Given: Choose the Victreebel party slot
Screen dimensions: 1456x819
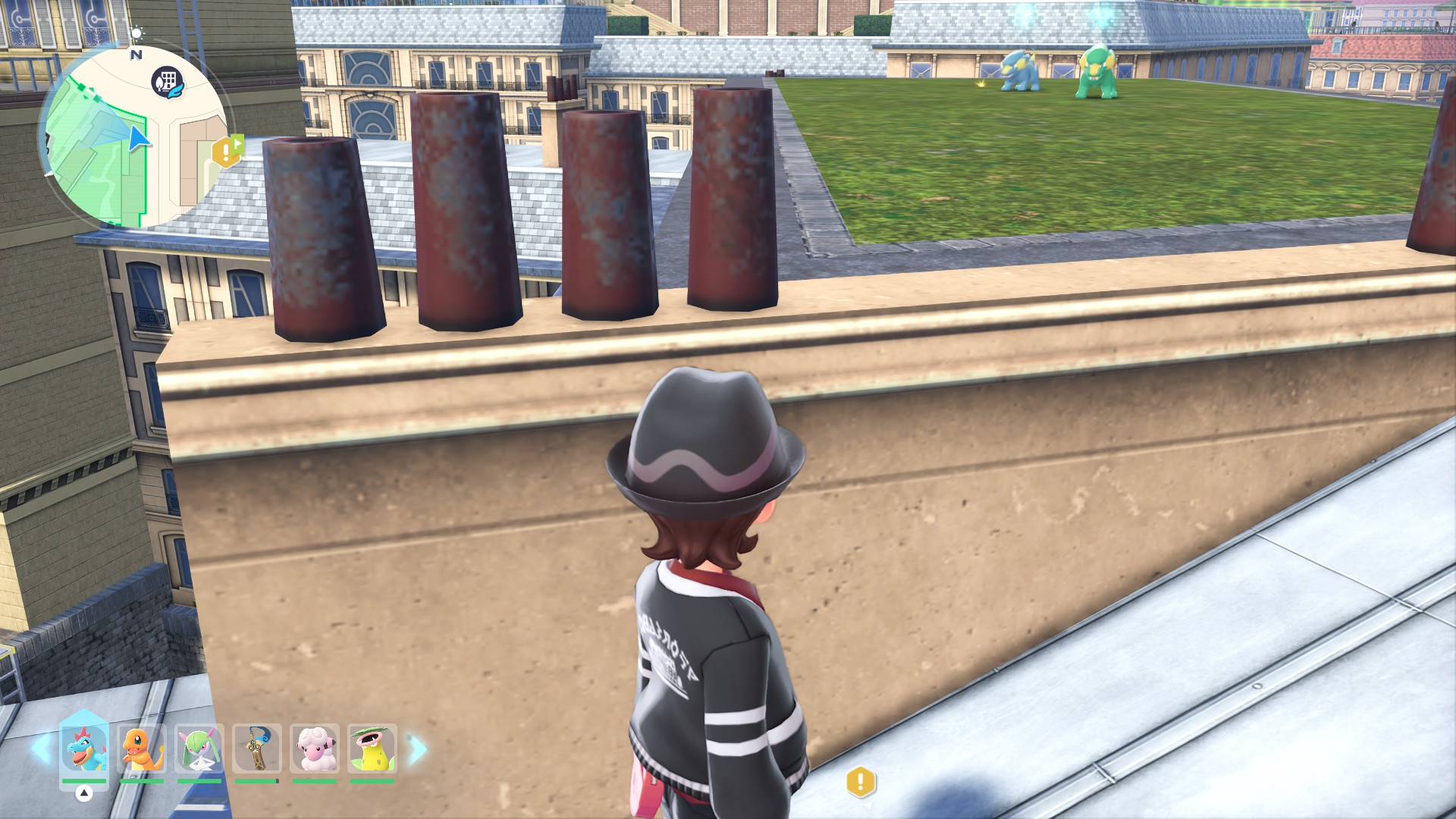Looking at the screenshot, I should click(372, 748).
